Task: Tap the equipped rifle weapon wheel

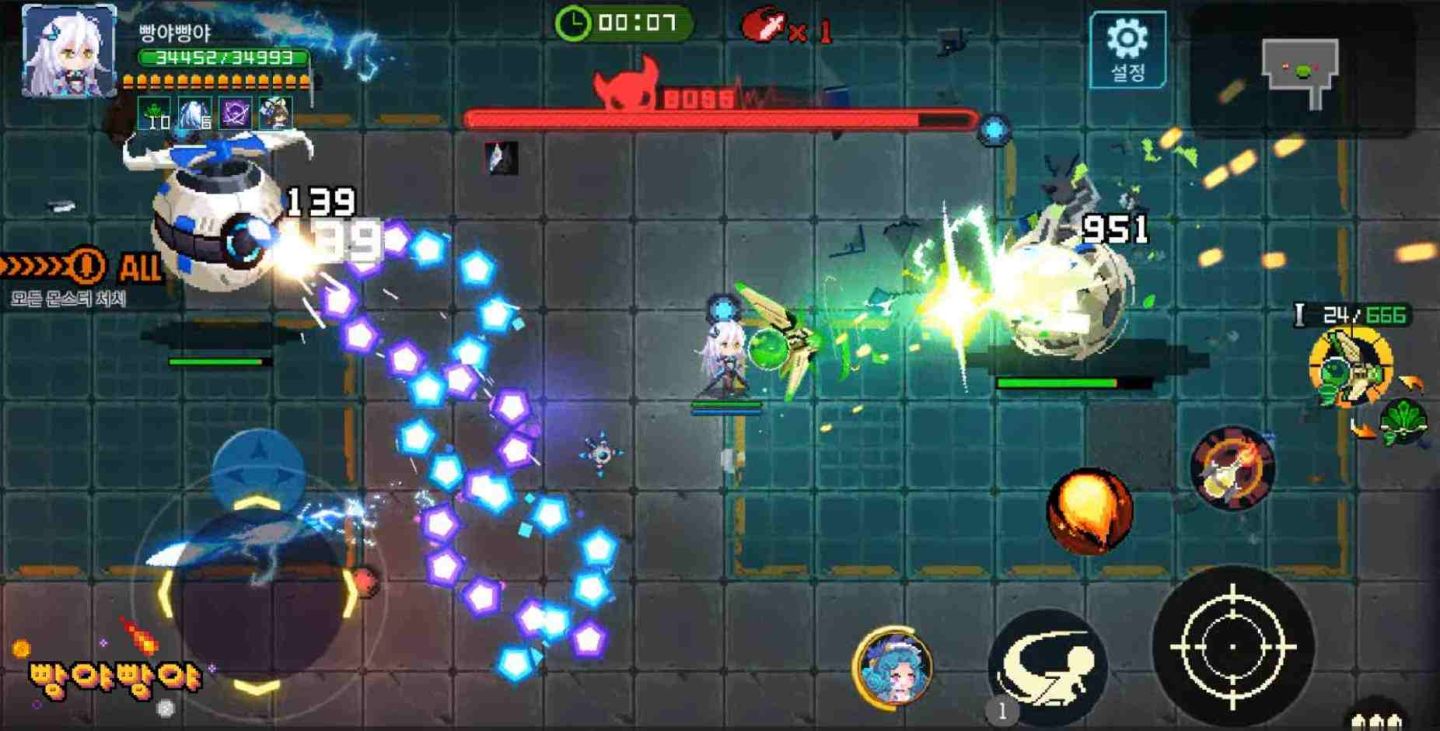Action: tap(1350, 365)
